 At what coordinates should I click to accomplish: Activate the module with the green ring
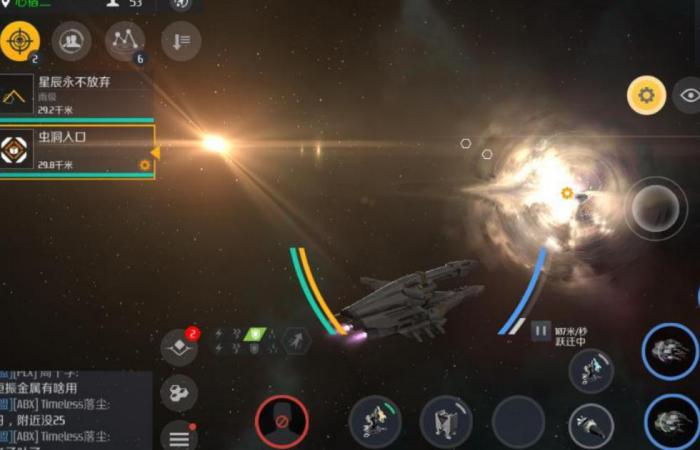click(x=374, y=422)
